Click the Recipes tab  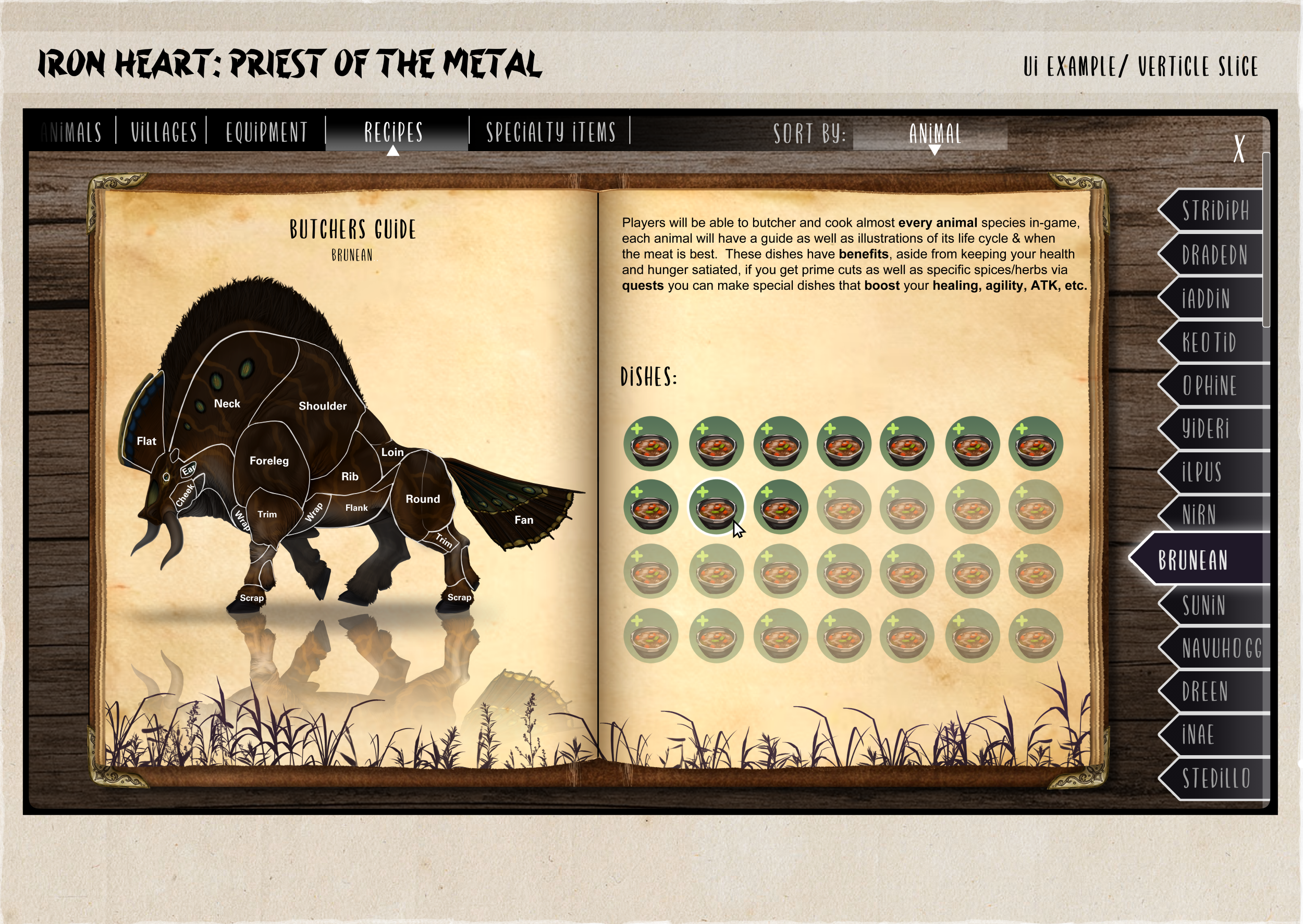(394, 132)
